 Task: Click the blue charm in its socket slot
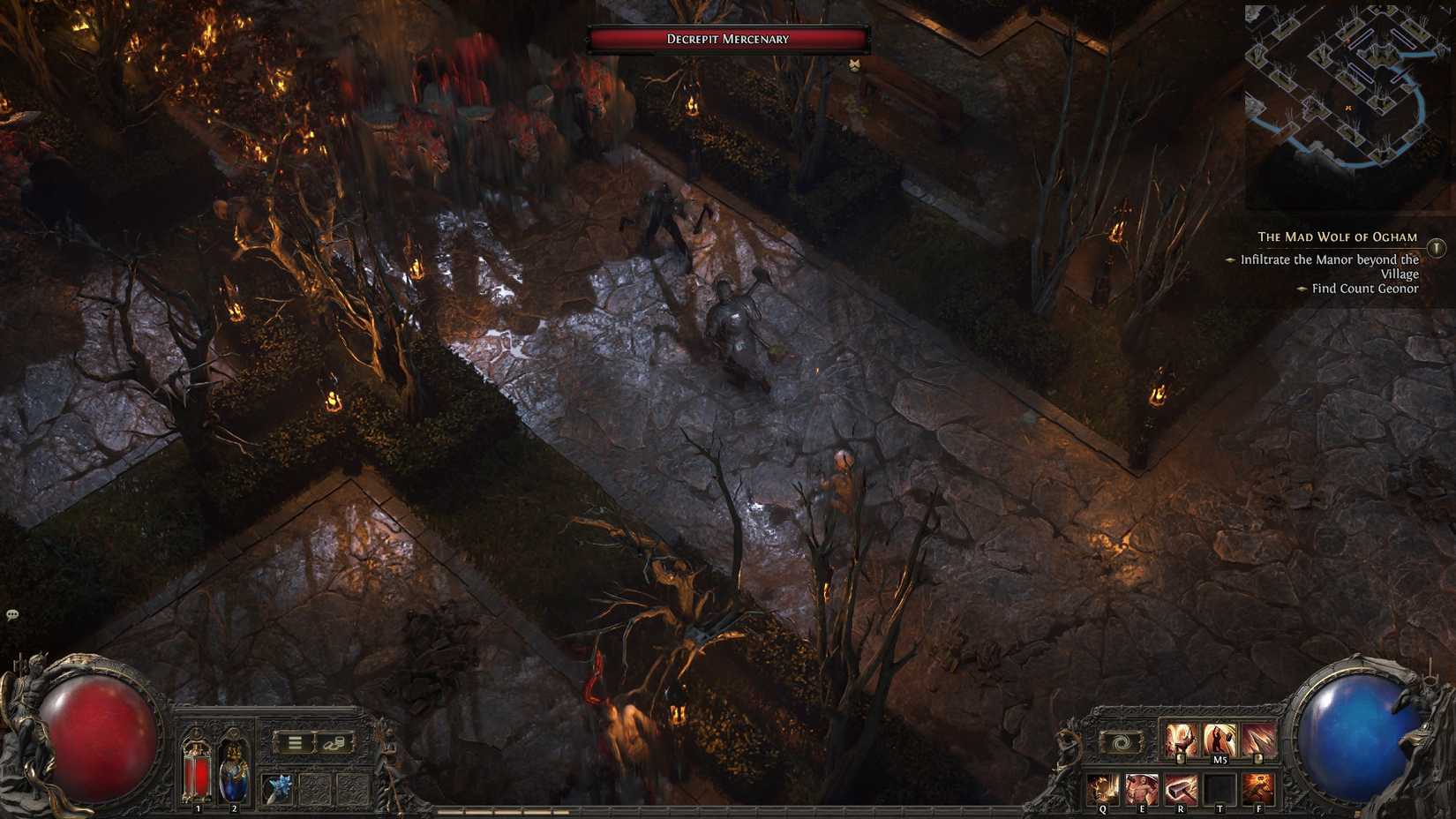pyautogui.click(x=279, y=787)
